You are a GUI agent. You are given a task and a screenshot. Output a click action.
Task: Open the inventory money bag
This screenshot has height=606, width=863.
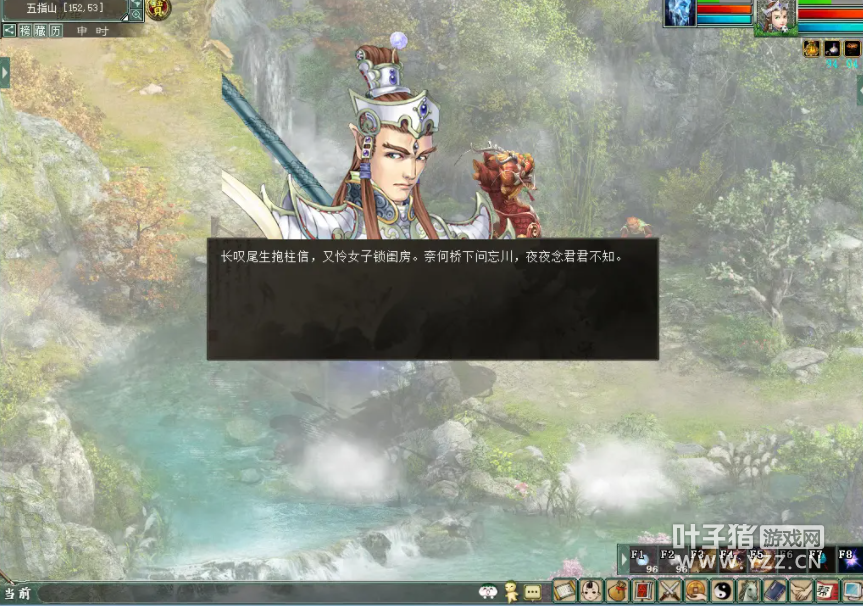617,591
